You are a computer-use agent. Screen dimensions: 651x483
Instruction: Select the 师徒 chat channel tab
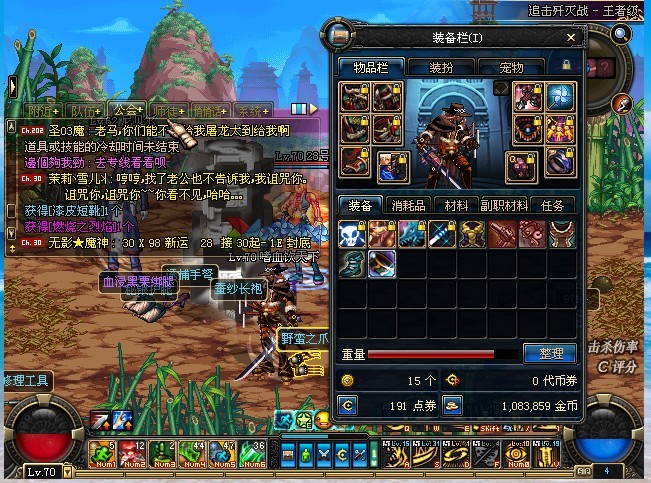coord(169,110)
